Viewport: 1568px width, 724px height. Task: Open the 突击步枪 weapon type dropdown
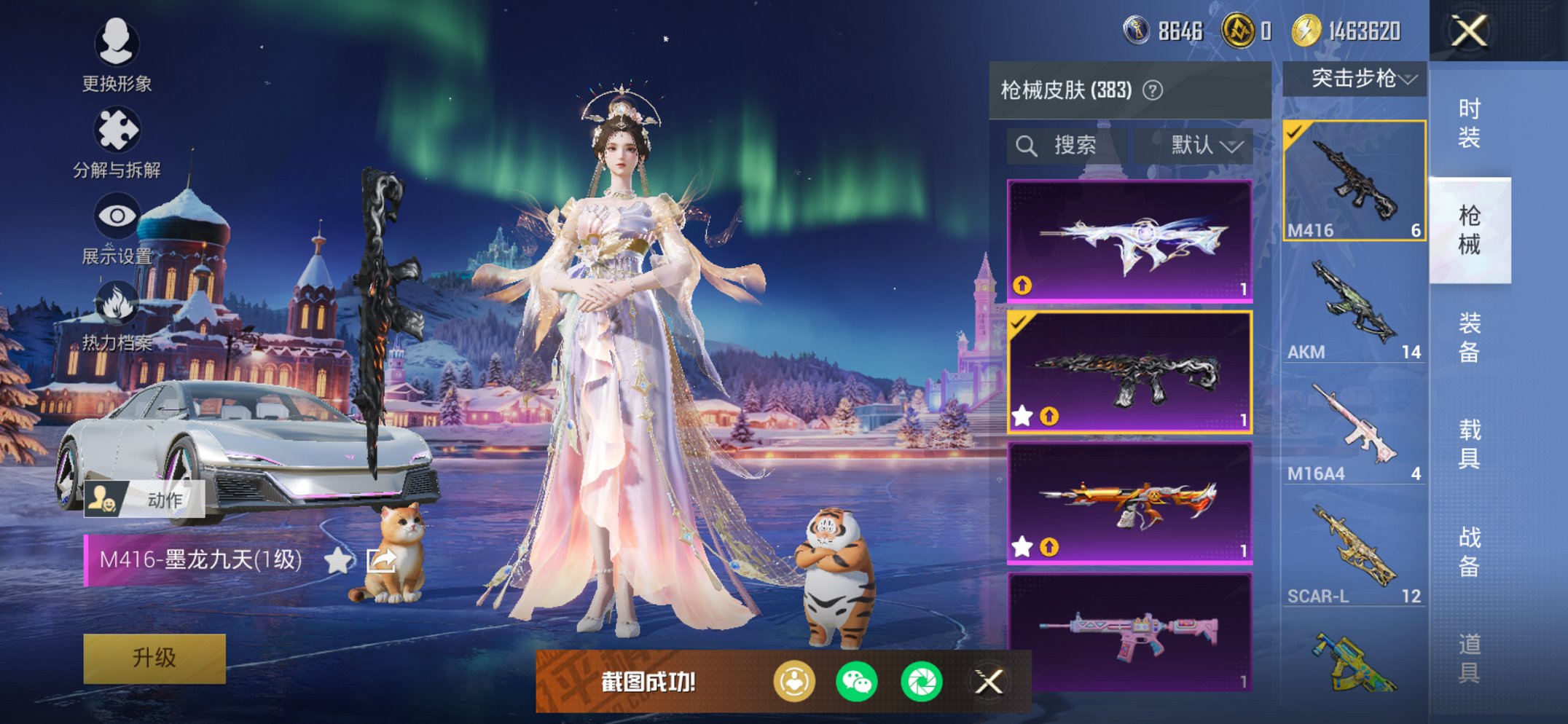pos(1354,79)
